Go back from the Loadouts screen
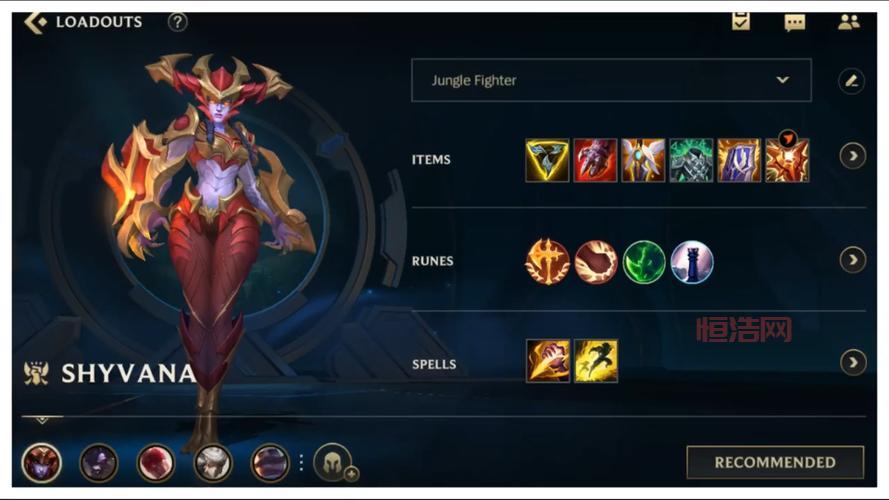889x500 pixels. (36, 22)
